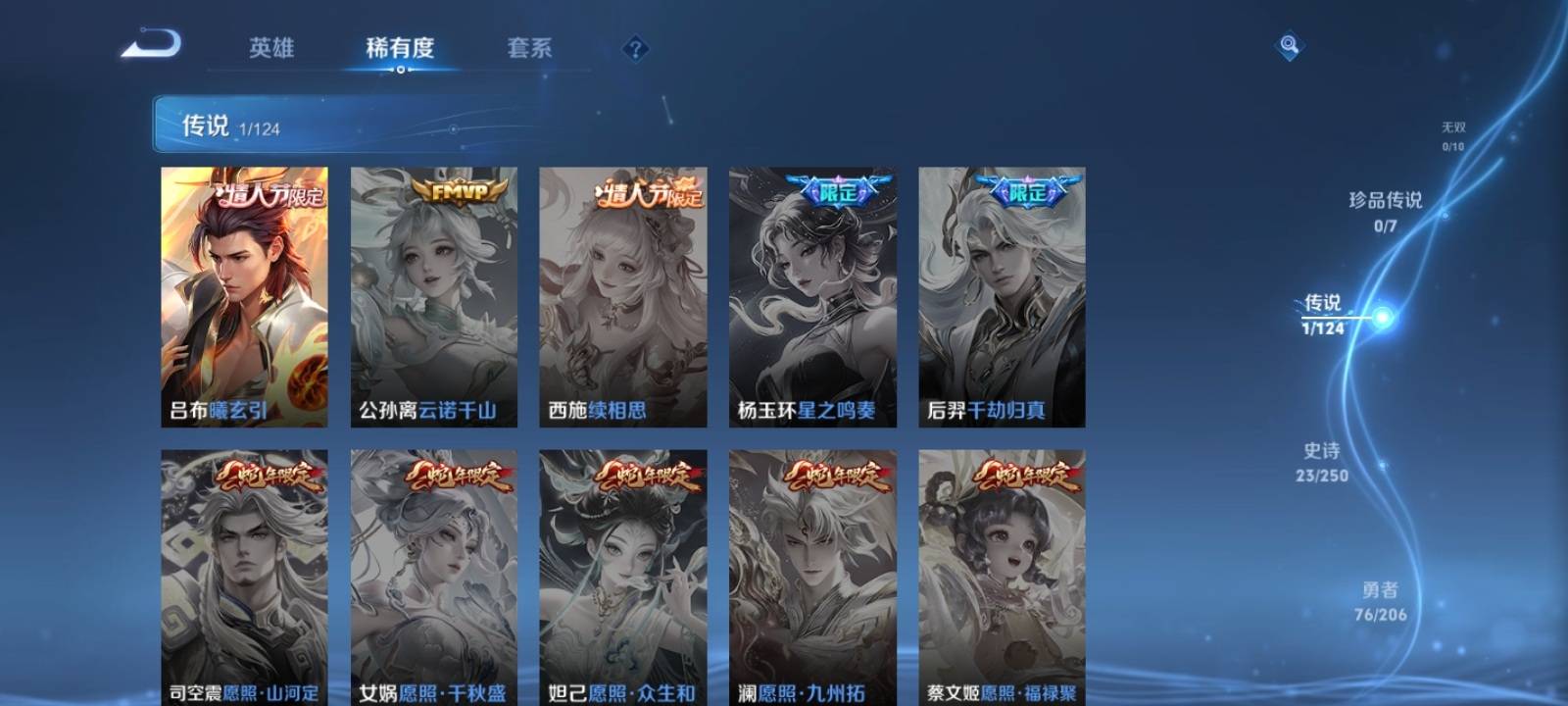Screen dimensions: 1568x706
Task: Jump to the 珍品传说 rarity section
Action: tap(1385, 211)
